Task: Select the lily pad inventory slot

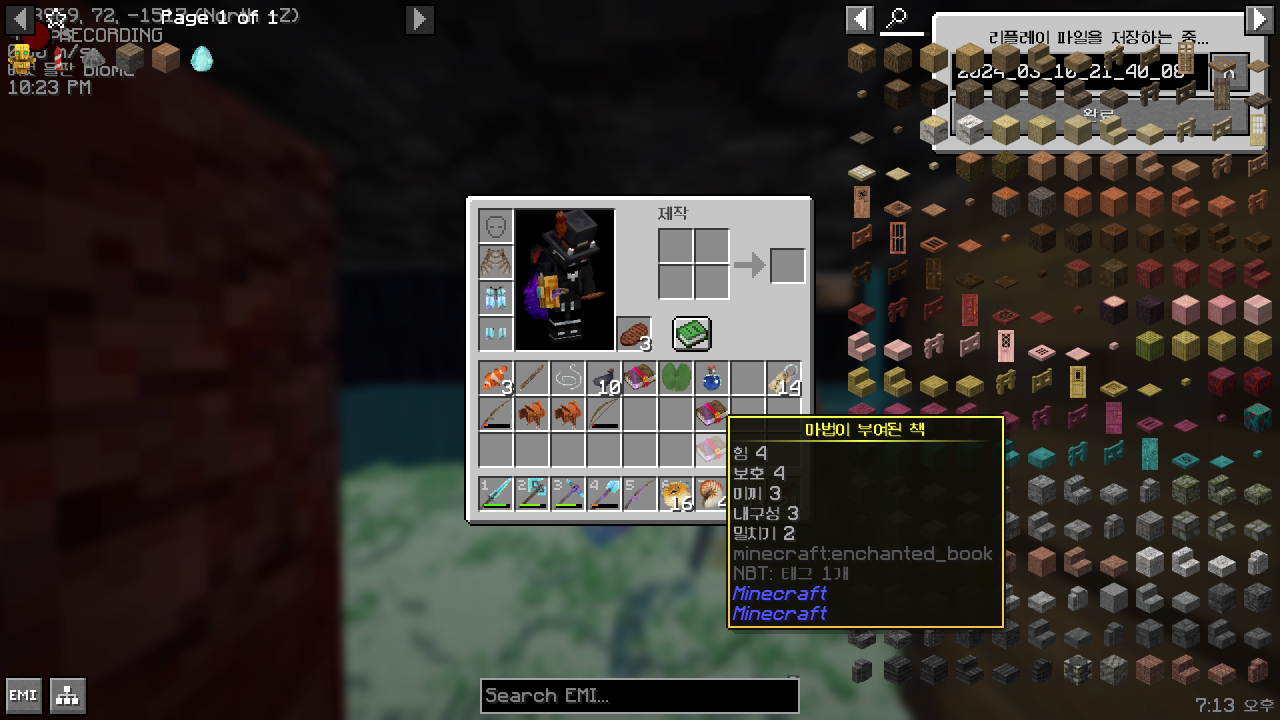Action: tap(676, 379)
